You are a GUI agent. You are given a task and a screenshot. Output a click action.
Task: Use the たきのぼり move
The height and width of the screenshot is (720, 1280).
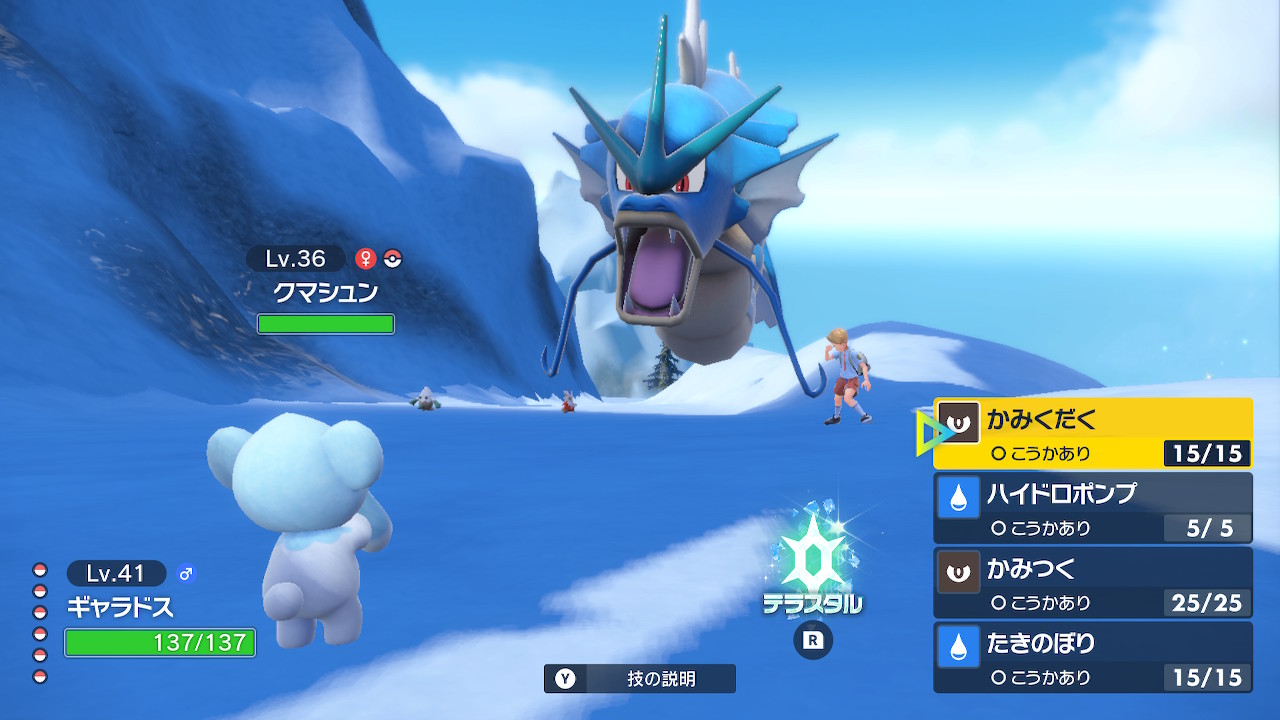tap(1092, 657)
